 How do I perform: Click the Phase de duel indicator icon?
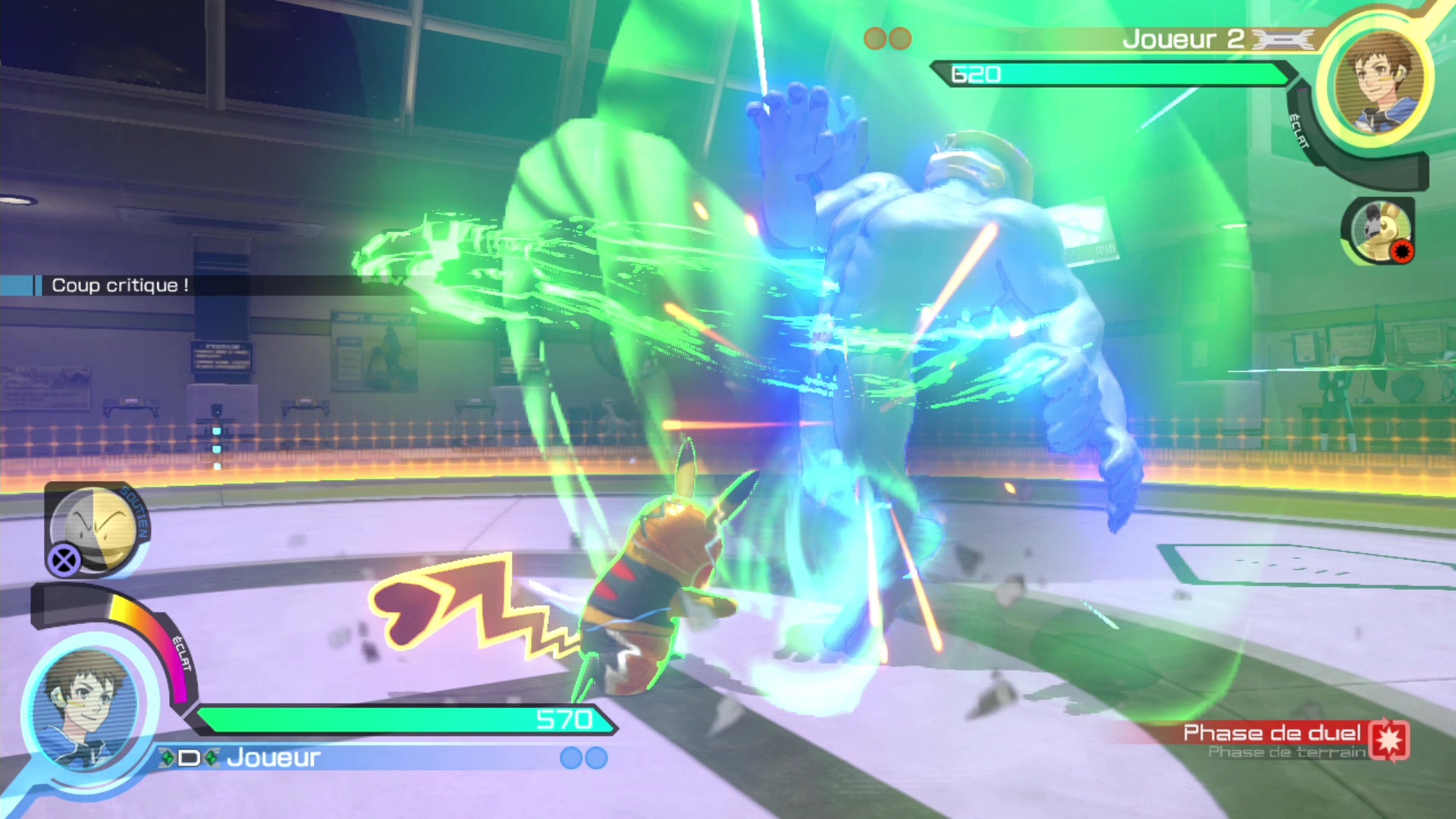(1389, 739)
